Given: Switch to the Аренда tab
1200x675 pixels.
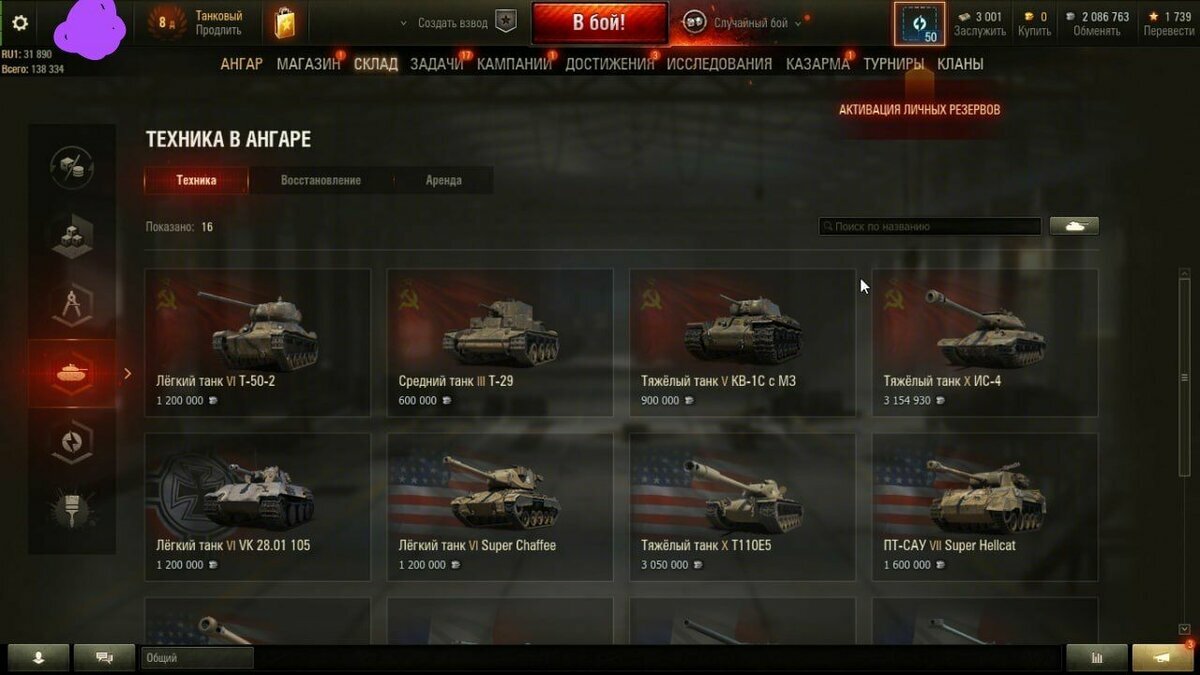Looking at the screenshot, I should pos(443,181).
